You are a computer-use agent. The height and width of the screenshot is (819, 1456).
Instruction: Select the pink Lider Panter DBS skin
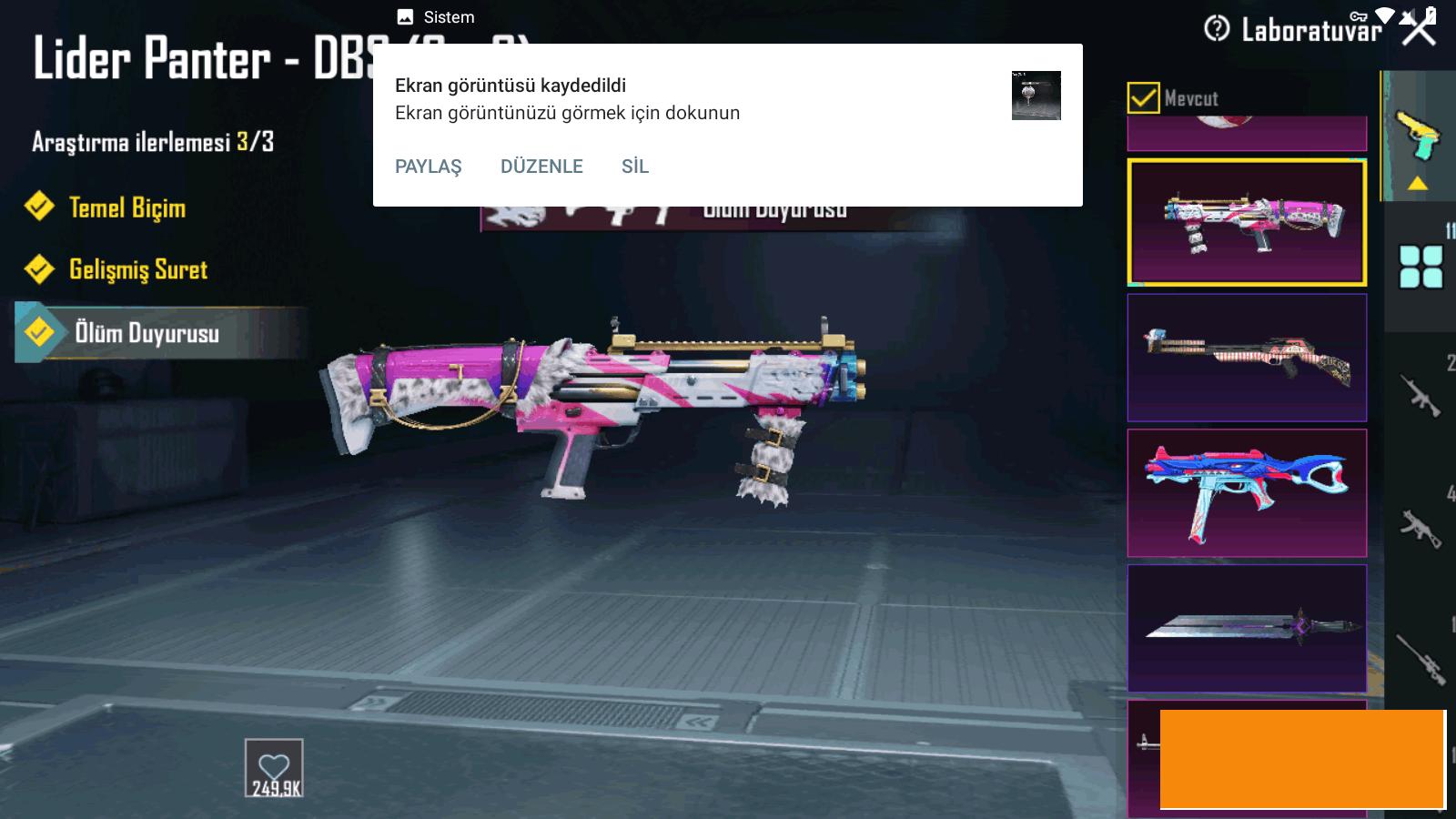tap(1246, 222)
